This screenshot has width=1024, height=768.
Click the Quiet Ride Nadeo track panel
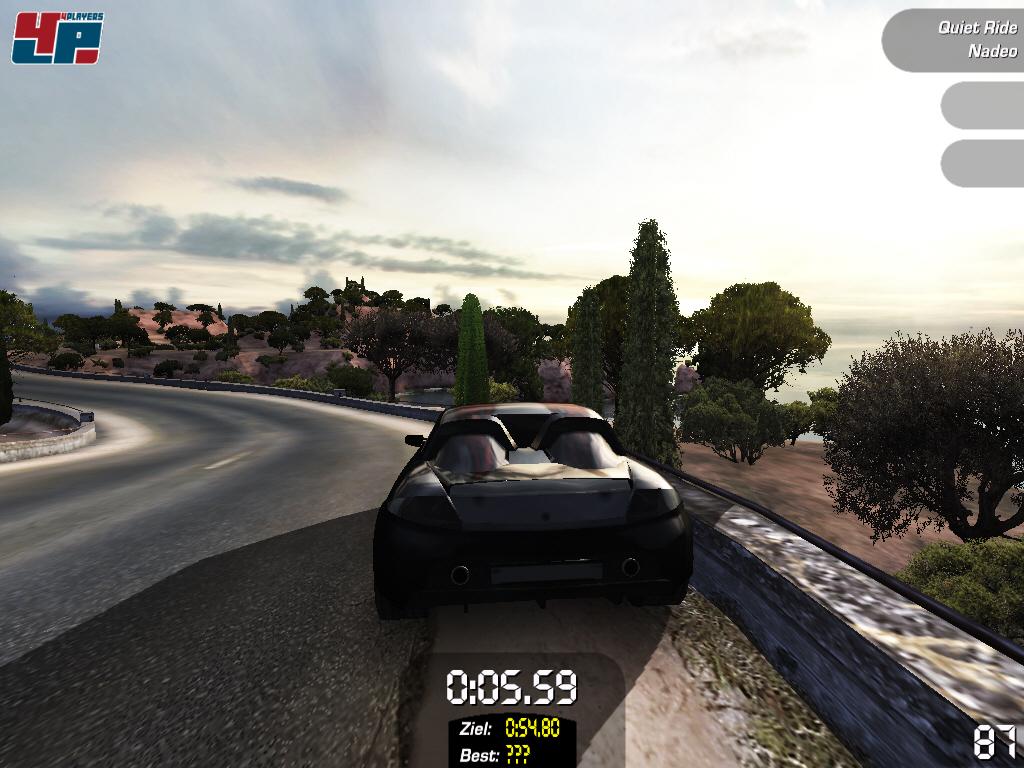(956, 40)
